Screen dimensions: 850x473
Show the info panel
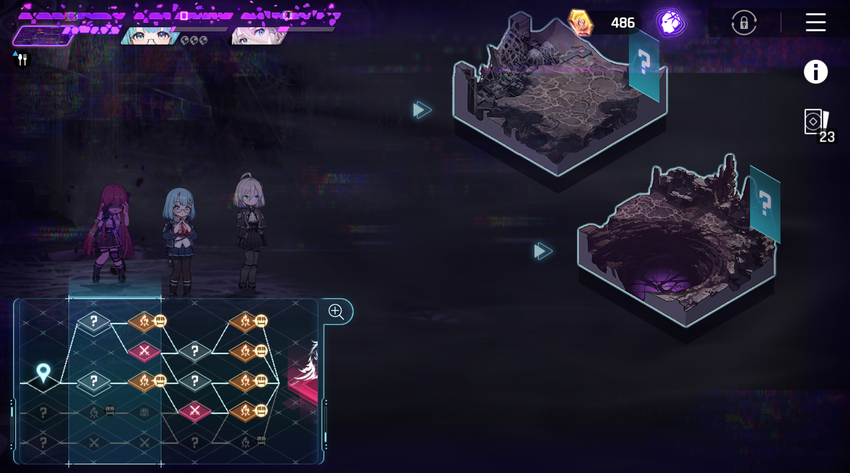pyautogui.click(x=816, y=72)
